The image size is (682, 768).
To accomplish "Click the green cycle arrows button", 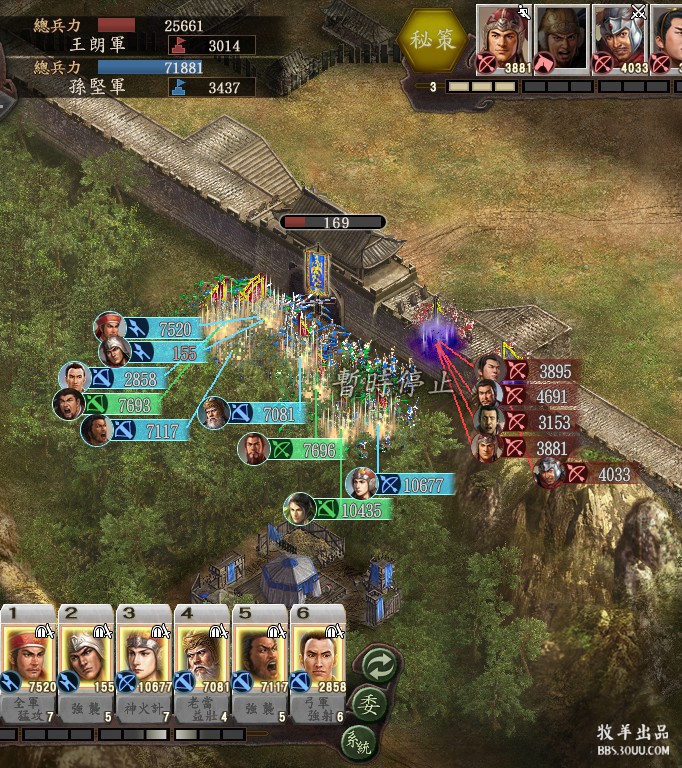I will [x=381, y=664].
